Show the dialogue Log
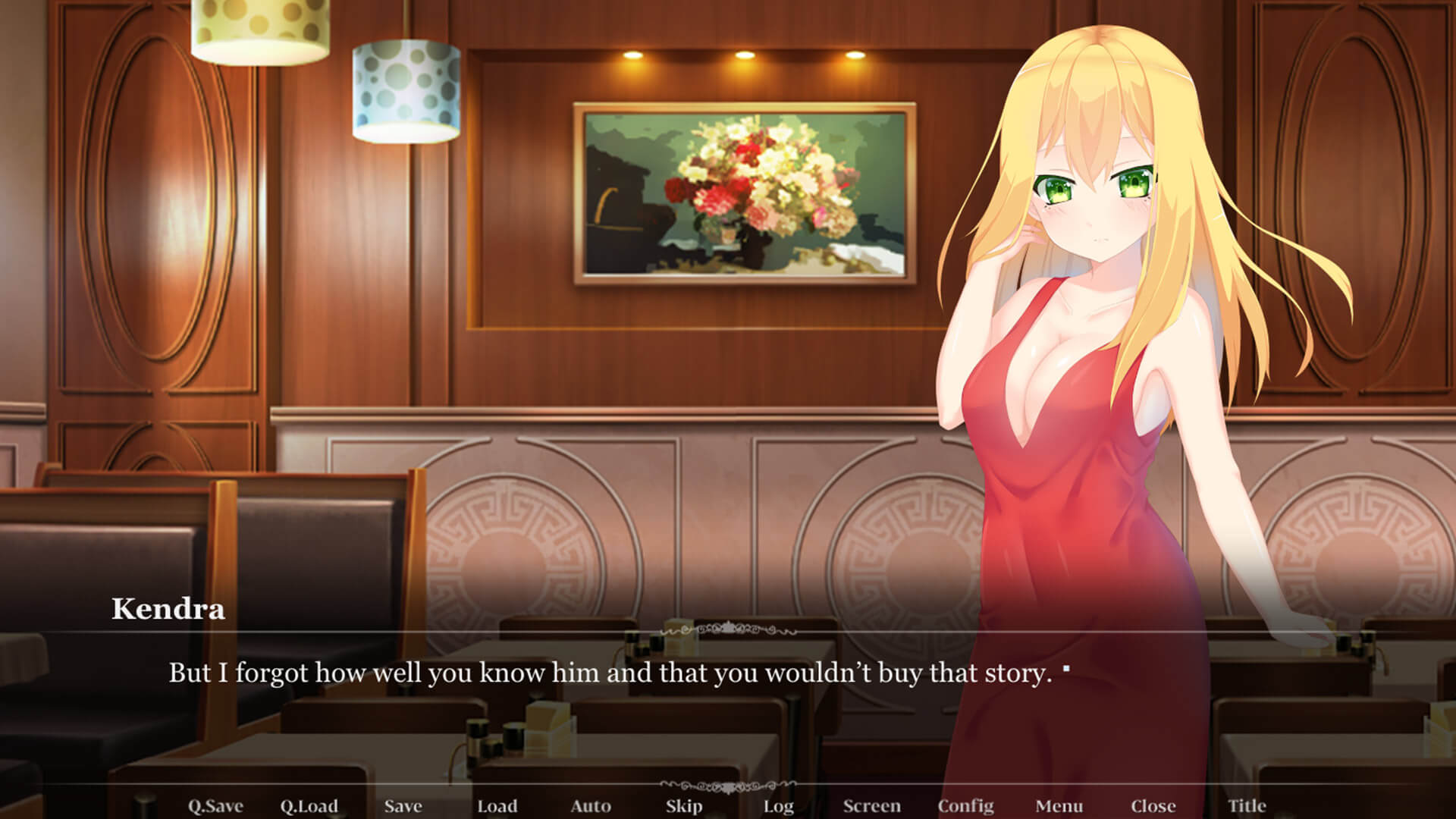Image resolution: width=1456 pixels, height=819 pixels. tap(778, 806)
